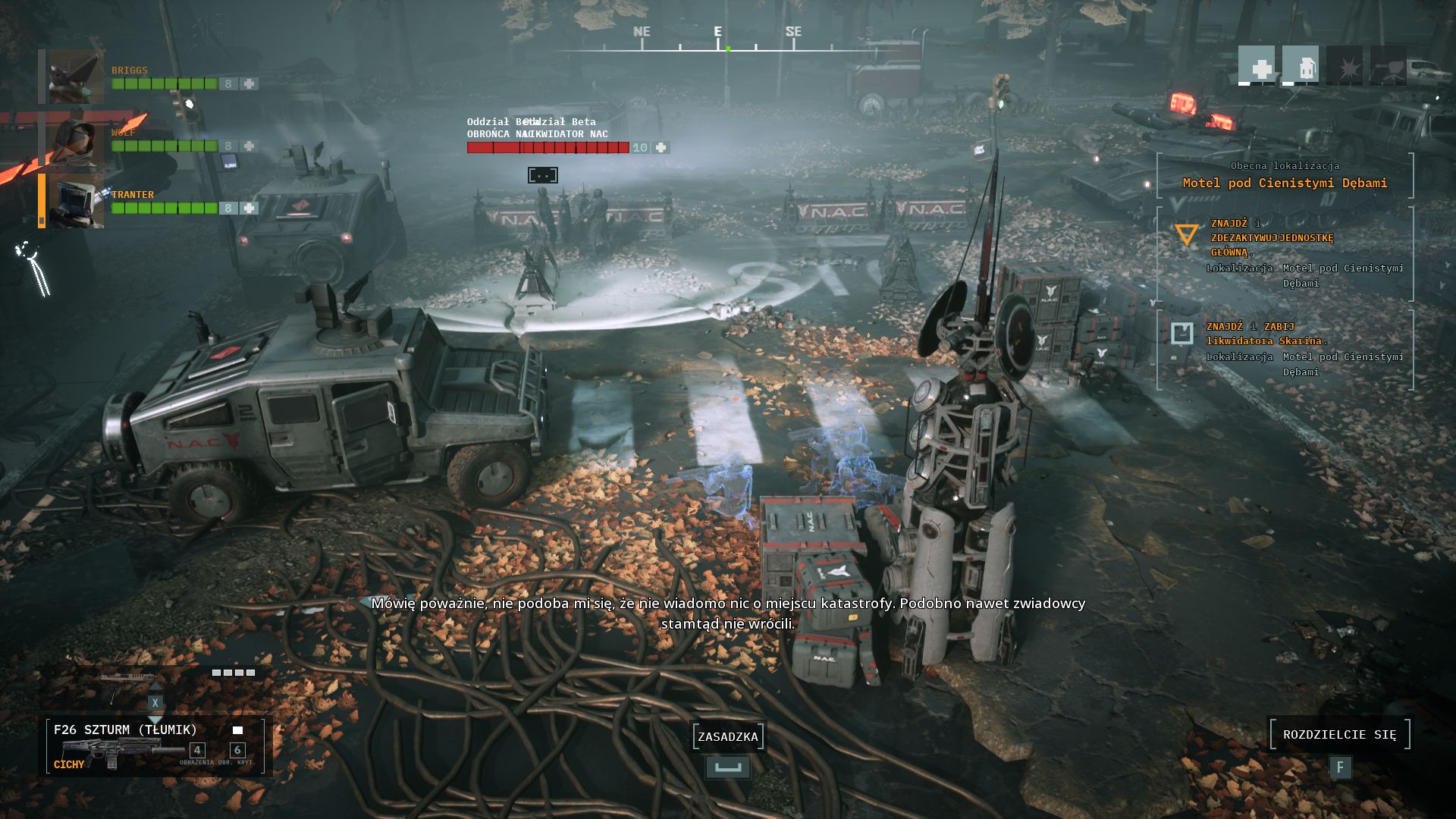Screen dimensions: 1456x819
Task: Choose the dimmed last item slot
Action: 1388,65
